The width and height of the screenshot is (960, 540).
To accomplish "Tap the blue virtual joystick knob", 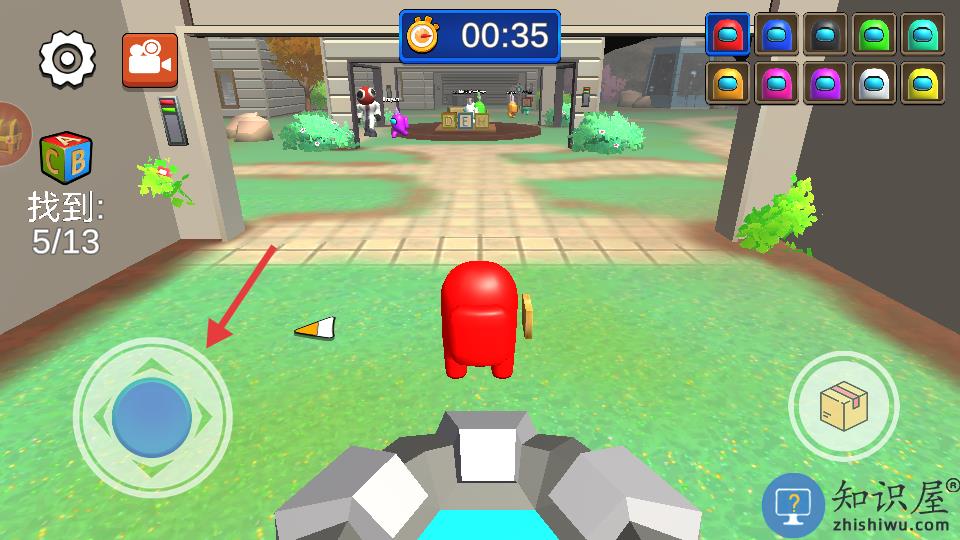I will coord(152,417).
